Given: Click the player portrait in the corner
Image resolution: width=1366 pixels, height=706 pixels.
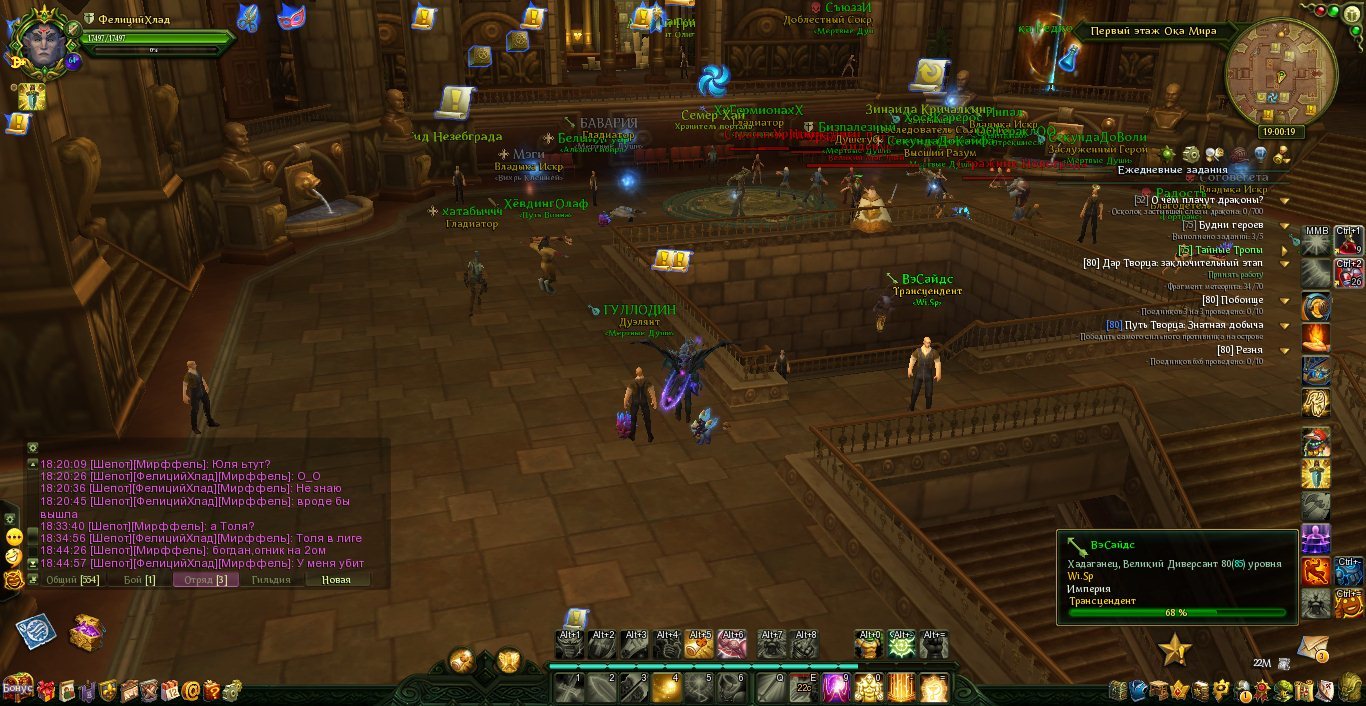Looking at the screenshot, I should tap(41, 41).
